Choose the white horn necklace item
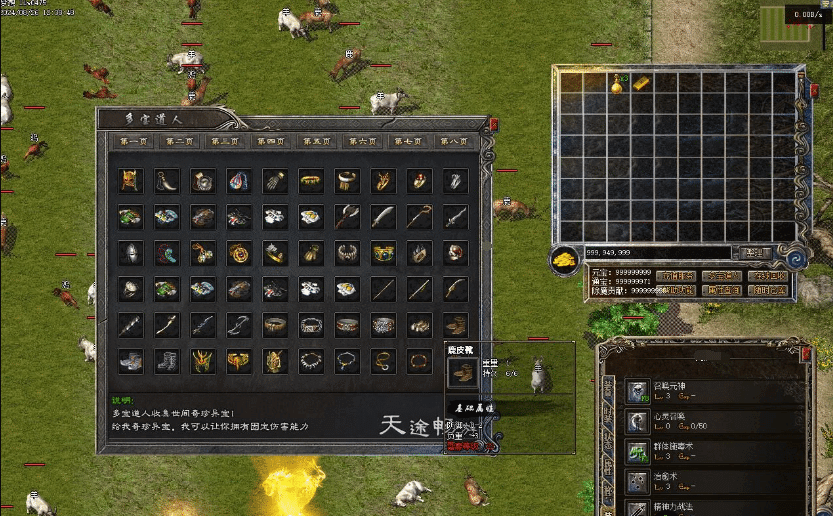This screenshot has height=516, width=833. [164, 181]
